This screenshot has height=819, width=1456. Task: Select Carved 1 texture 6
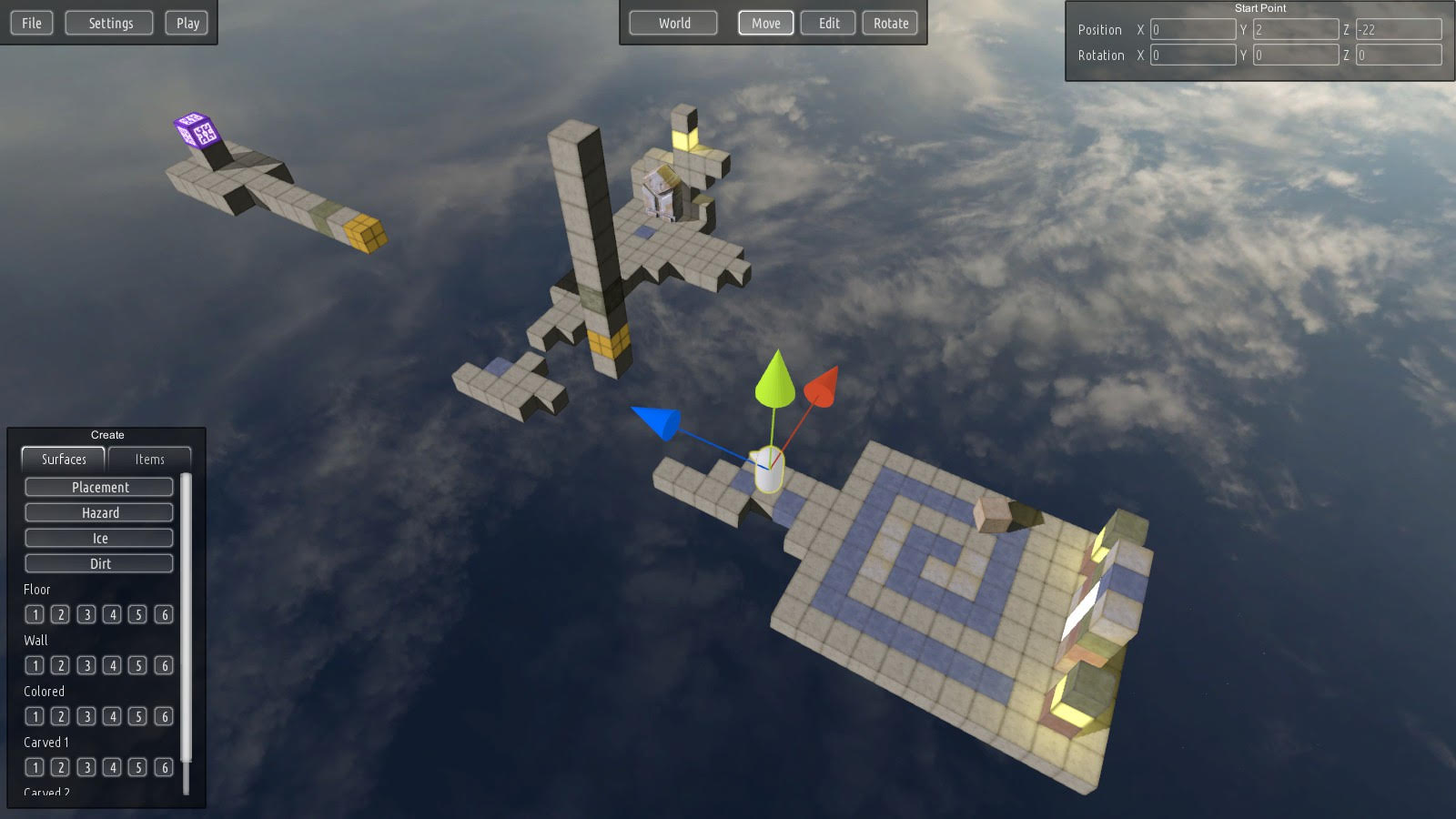164,767
